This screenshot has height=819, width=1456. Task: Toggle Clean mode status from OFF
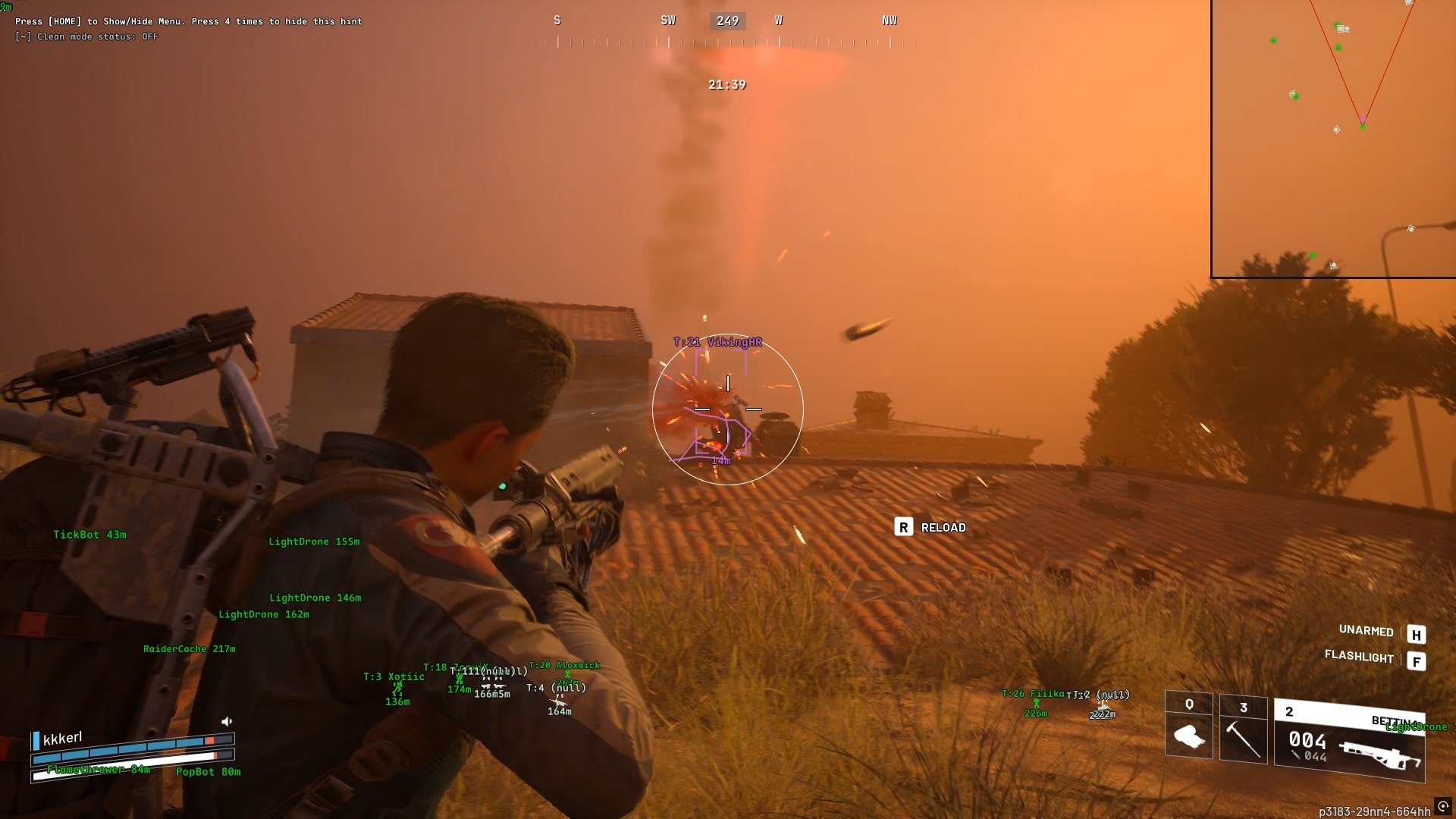[x=86, y=36]
